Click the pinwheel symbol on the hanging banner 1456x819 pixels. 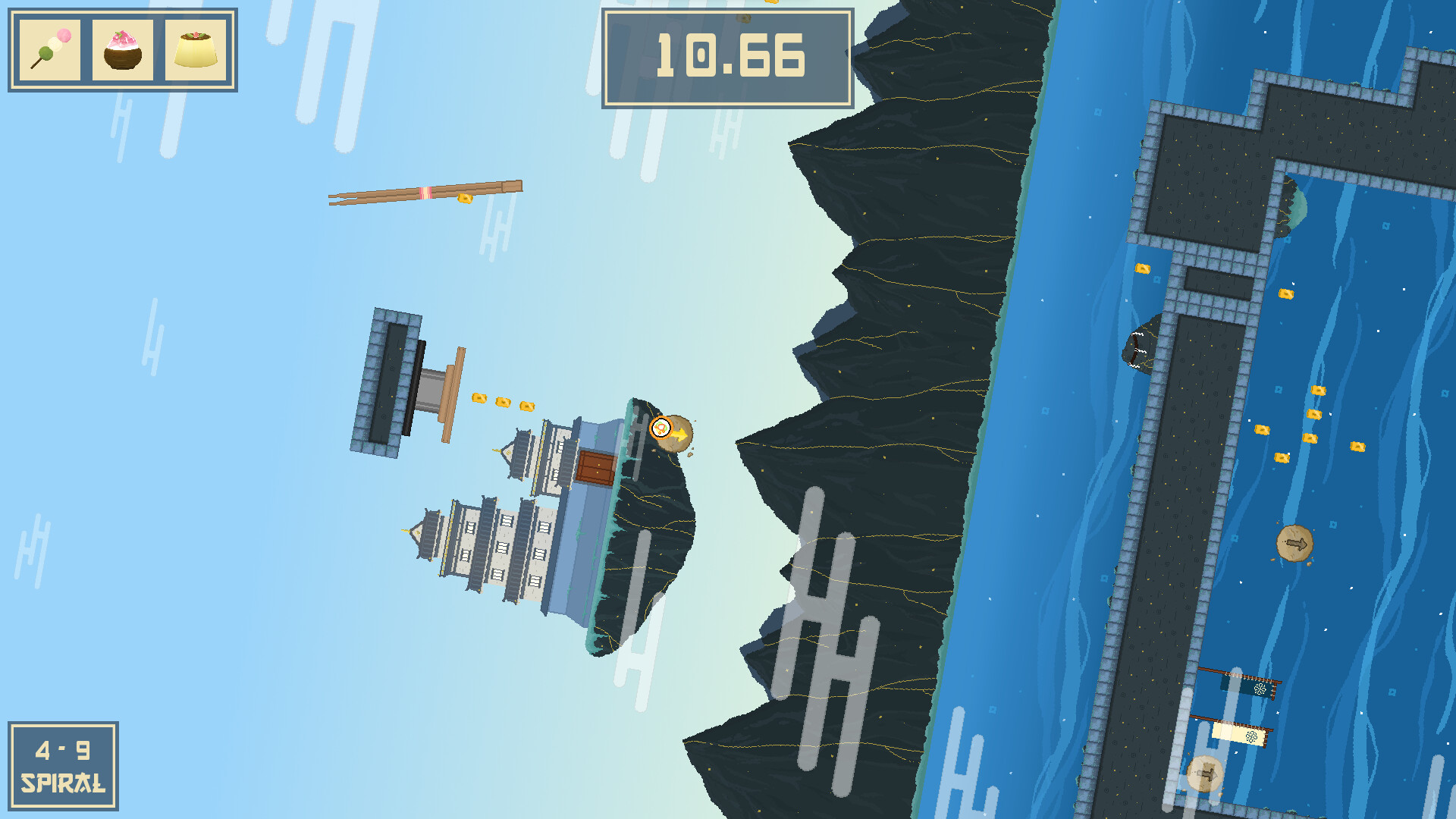coord(1260,689)
